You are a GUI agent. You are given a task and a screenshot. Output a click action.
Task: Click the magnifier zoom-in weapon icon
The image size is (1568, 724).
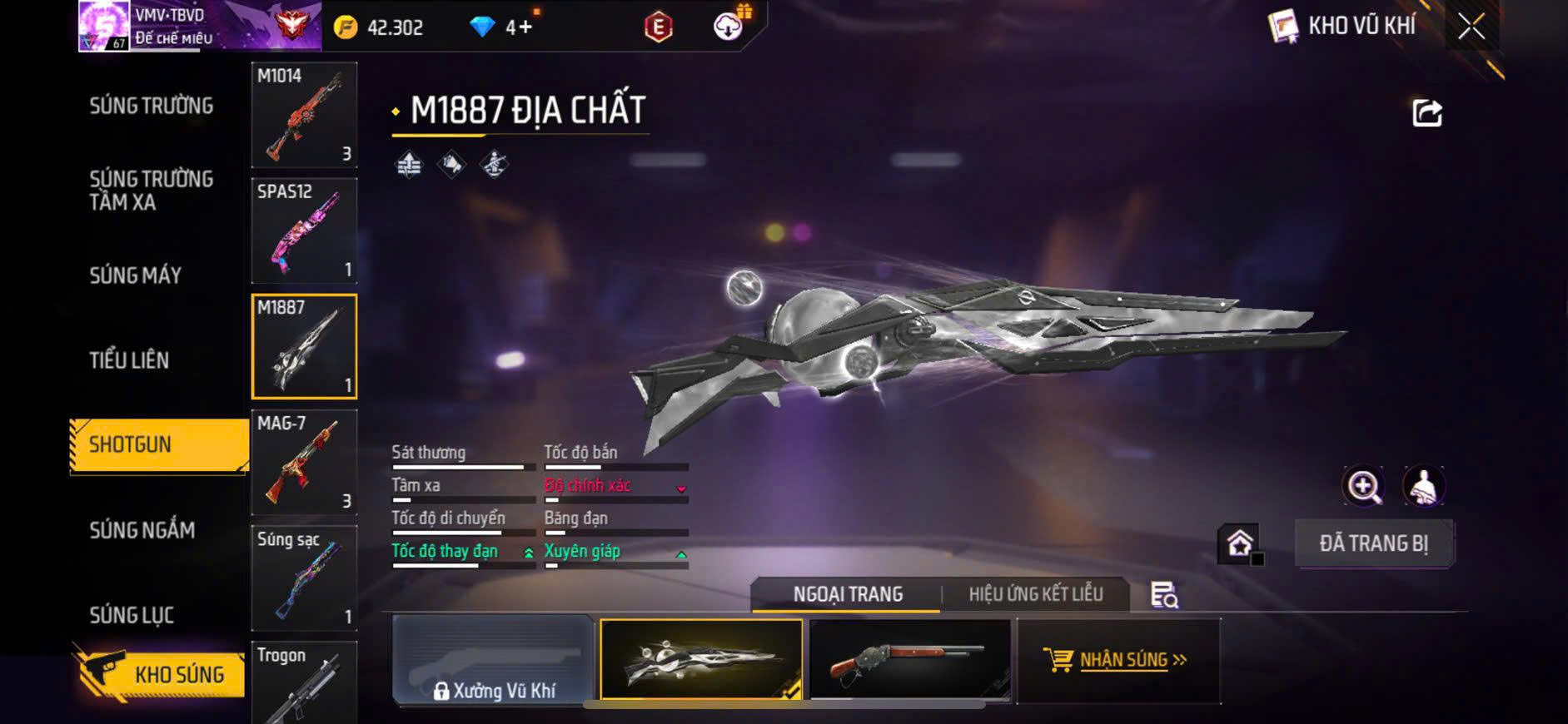[1363, 487]
